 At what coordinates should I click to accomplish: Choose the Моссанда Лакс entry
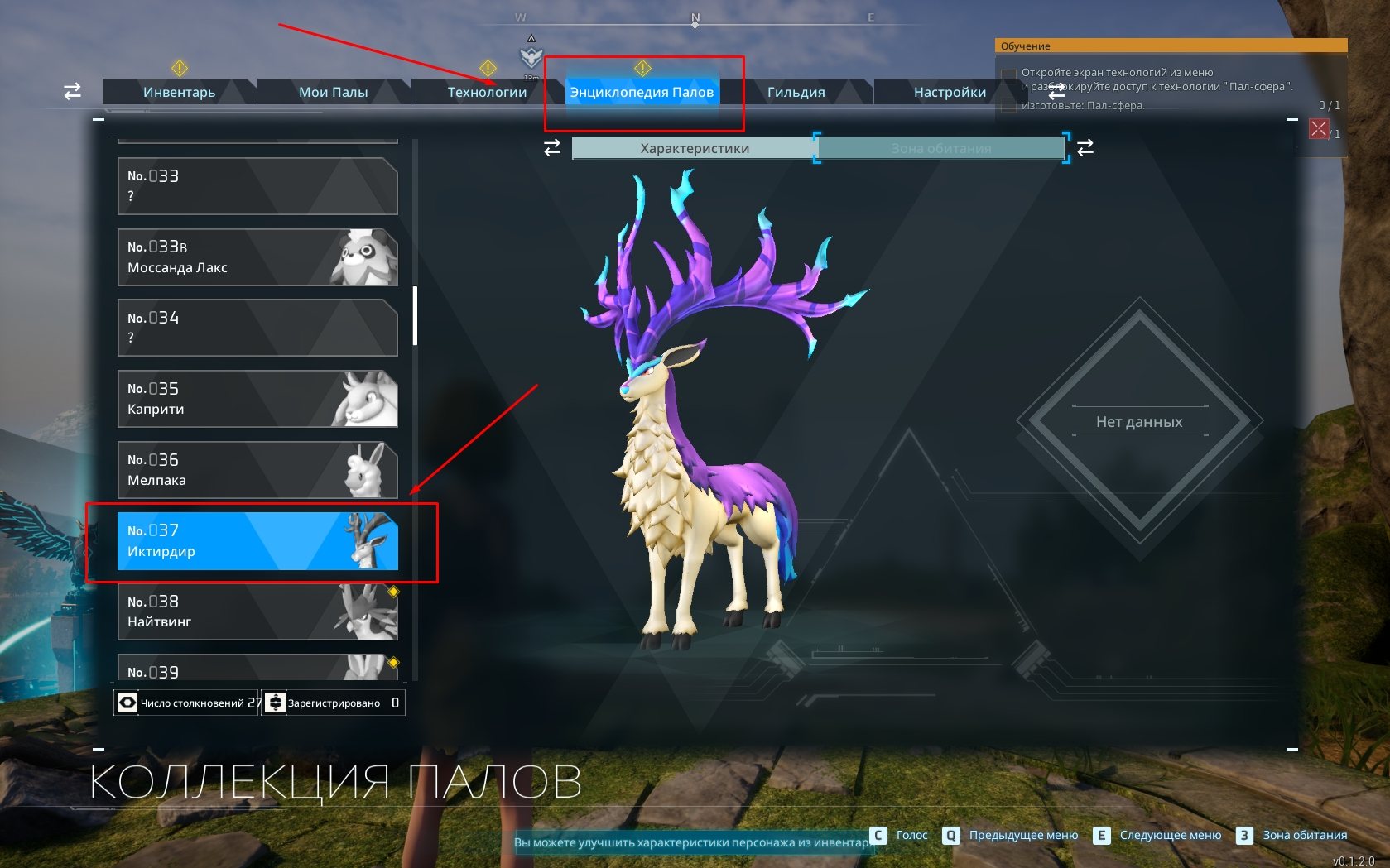pyautogui.click(x=257, y=257)
